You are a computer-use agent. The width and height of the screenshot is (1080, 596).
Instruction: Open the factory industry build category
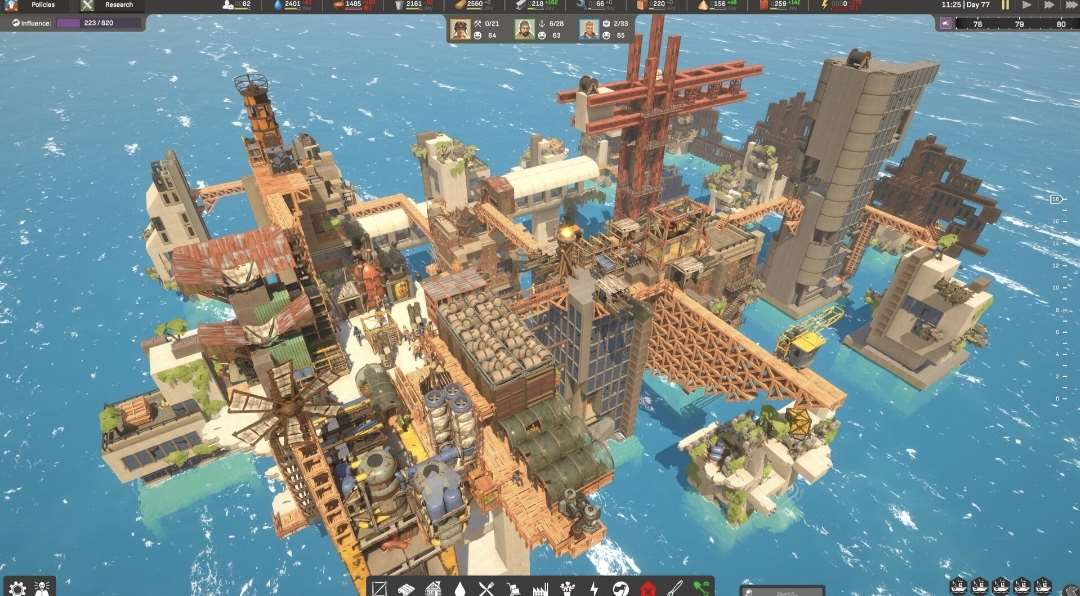(541, 589)
